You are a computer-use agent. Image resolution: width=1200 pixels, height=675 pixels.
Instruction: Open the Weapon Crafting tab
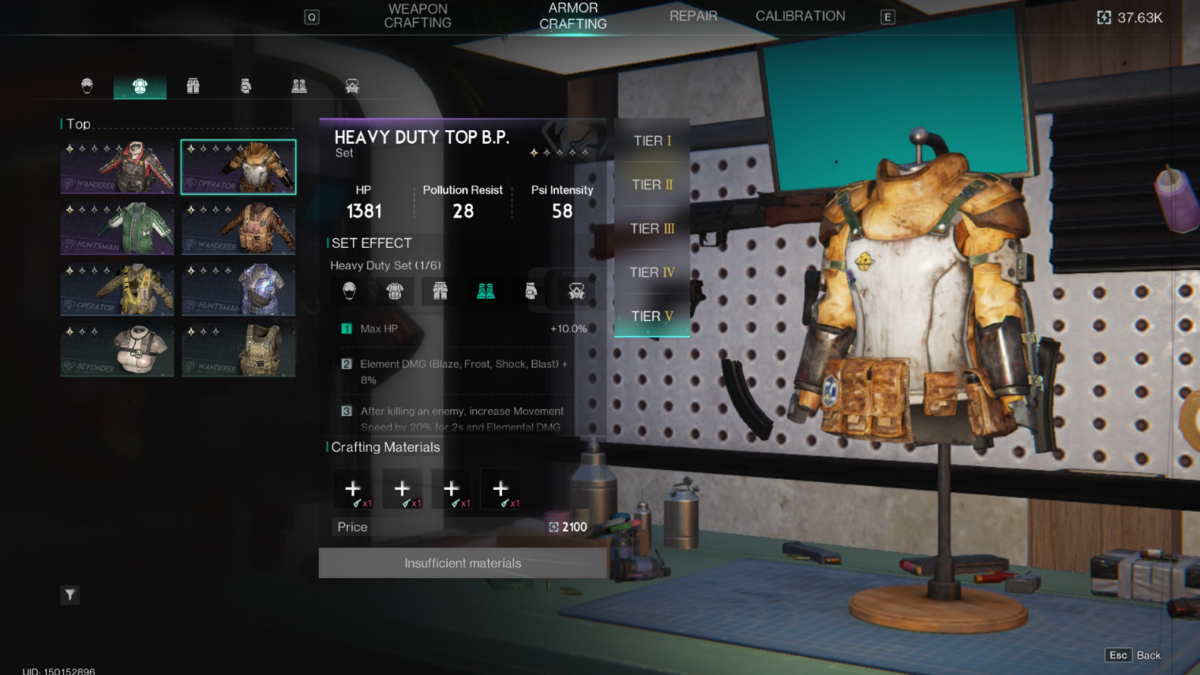[x=418, y=16]
